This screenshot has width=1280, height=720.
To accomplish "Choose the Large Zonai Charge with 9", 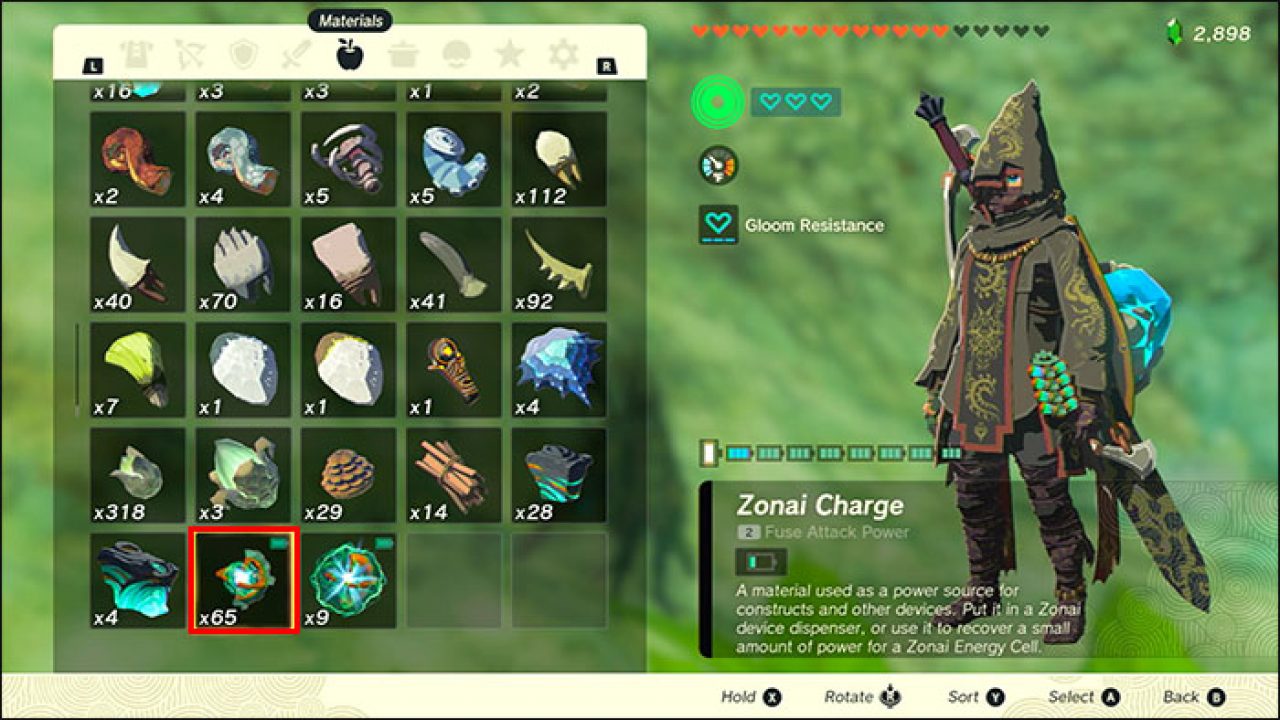I will (348, 580).
